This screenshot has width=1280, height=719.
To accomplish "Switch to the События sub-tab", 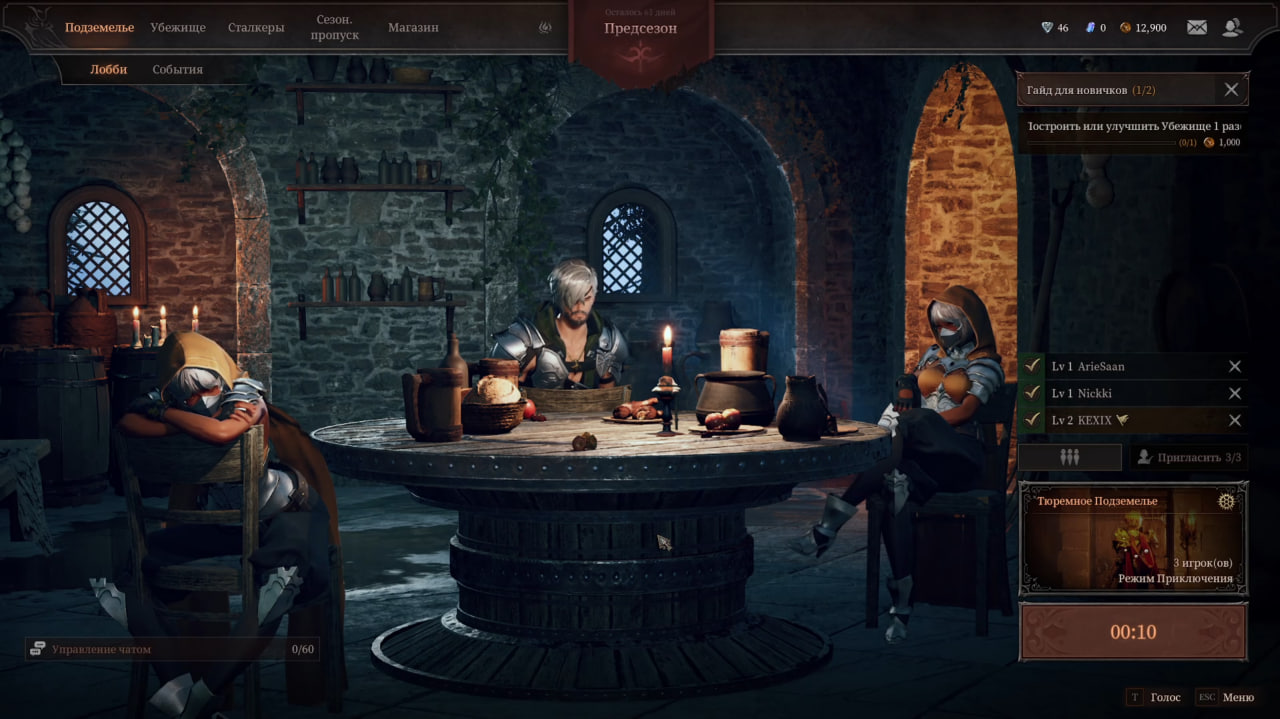I will pos(177,69).
